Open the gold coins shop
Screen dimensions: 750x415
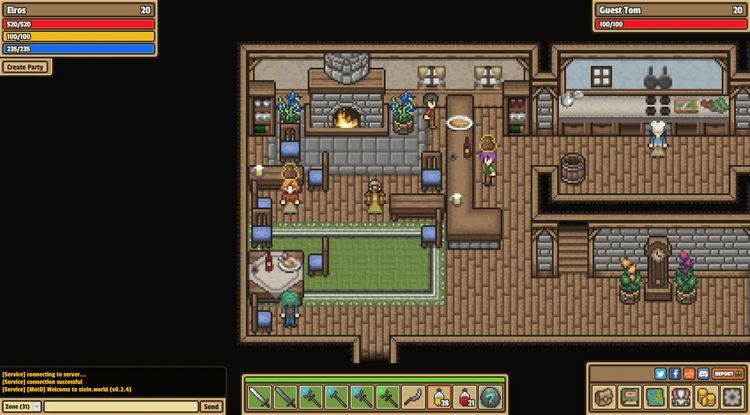pos(707,396)
